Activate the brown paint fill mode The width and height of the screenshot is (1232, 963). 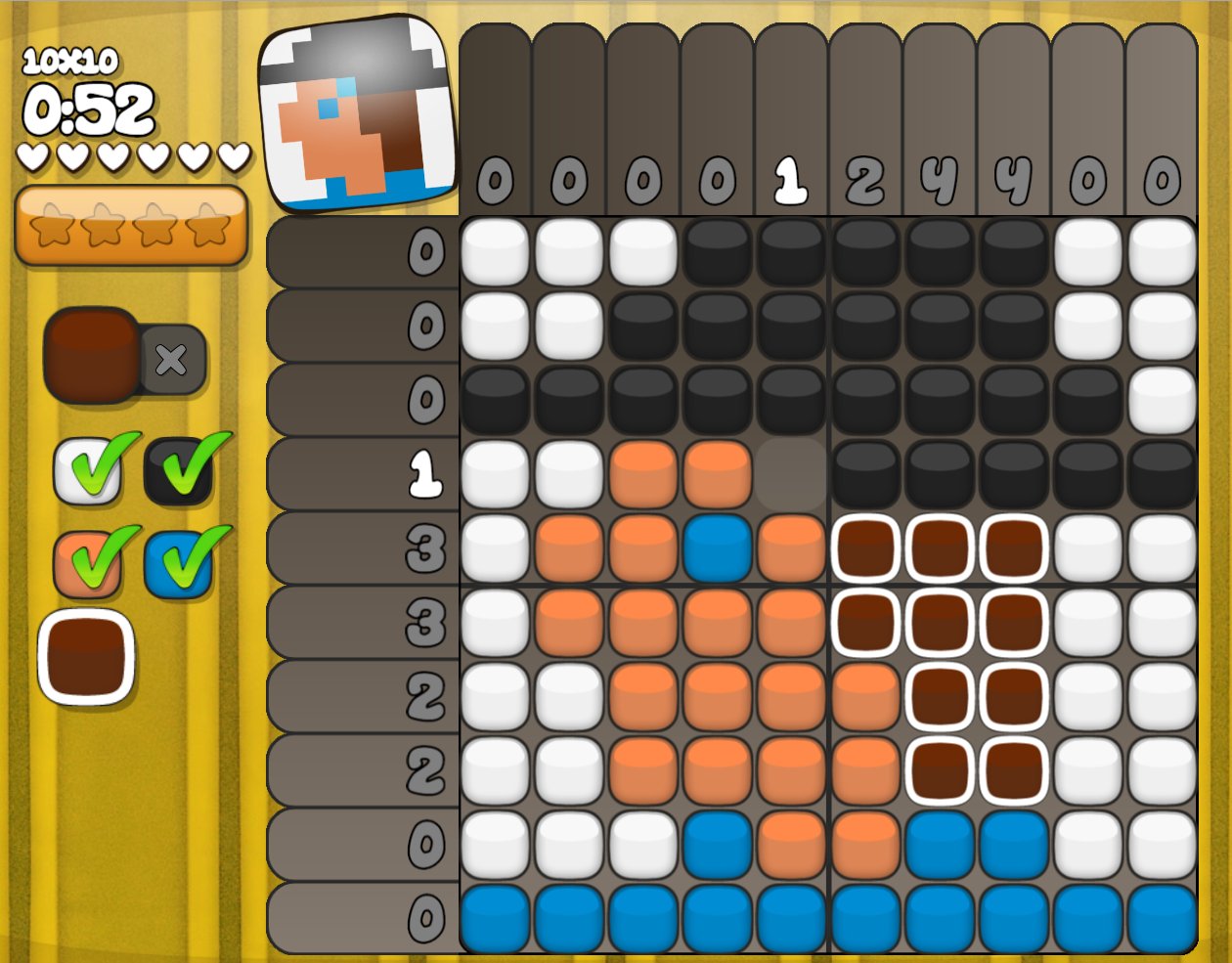(91, 356)
